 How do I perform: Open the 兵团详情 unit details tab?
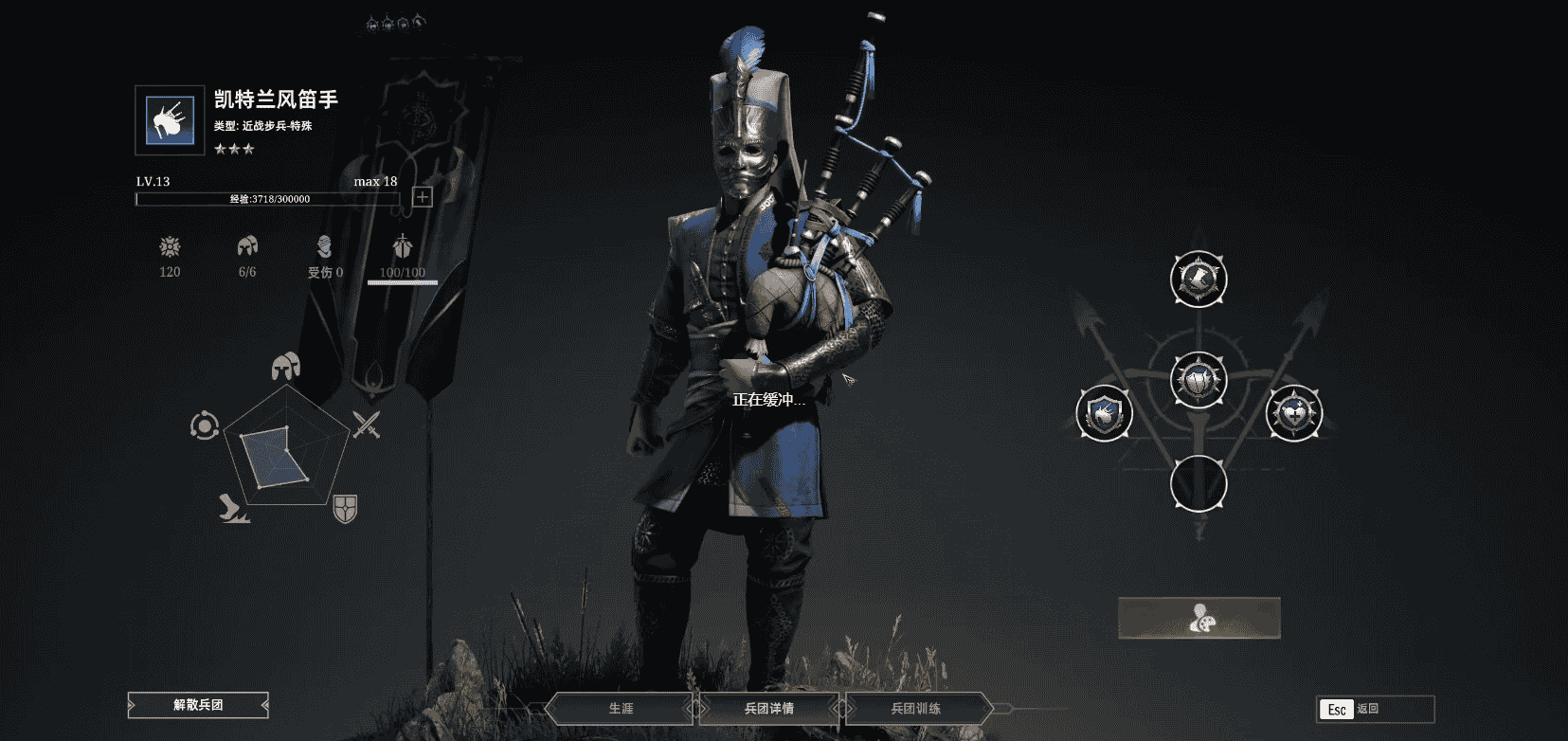(x=768, y=708)
